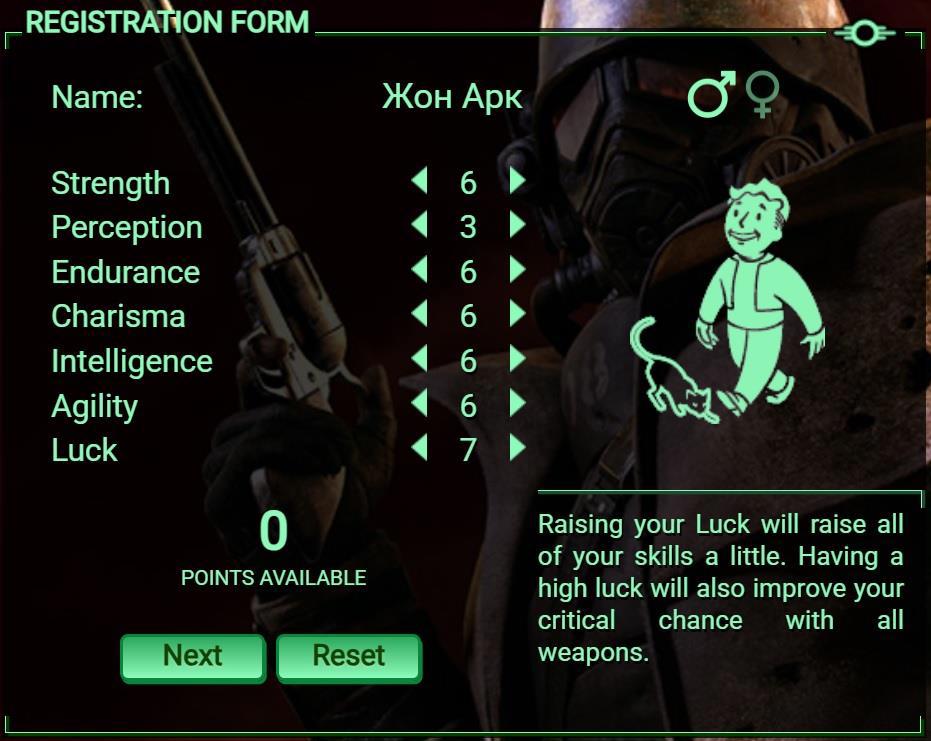This screenshot has width=931, height=741.
Task: Lower Perception using its left arrow
Action: tap(419, 225)
